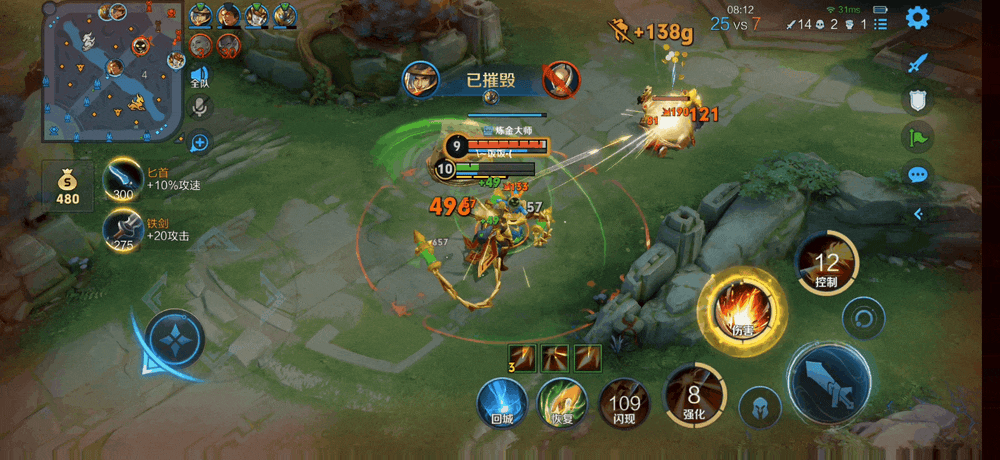Viewport: 1000px width, 460px height.
Task: Use the 回城 recall button
Action: (502, 403)
